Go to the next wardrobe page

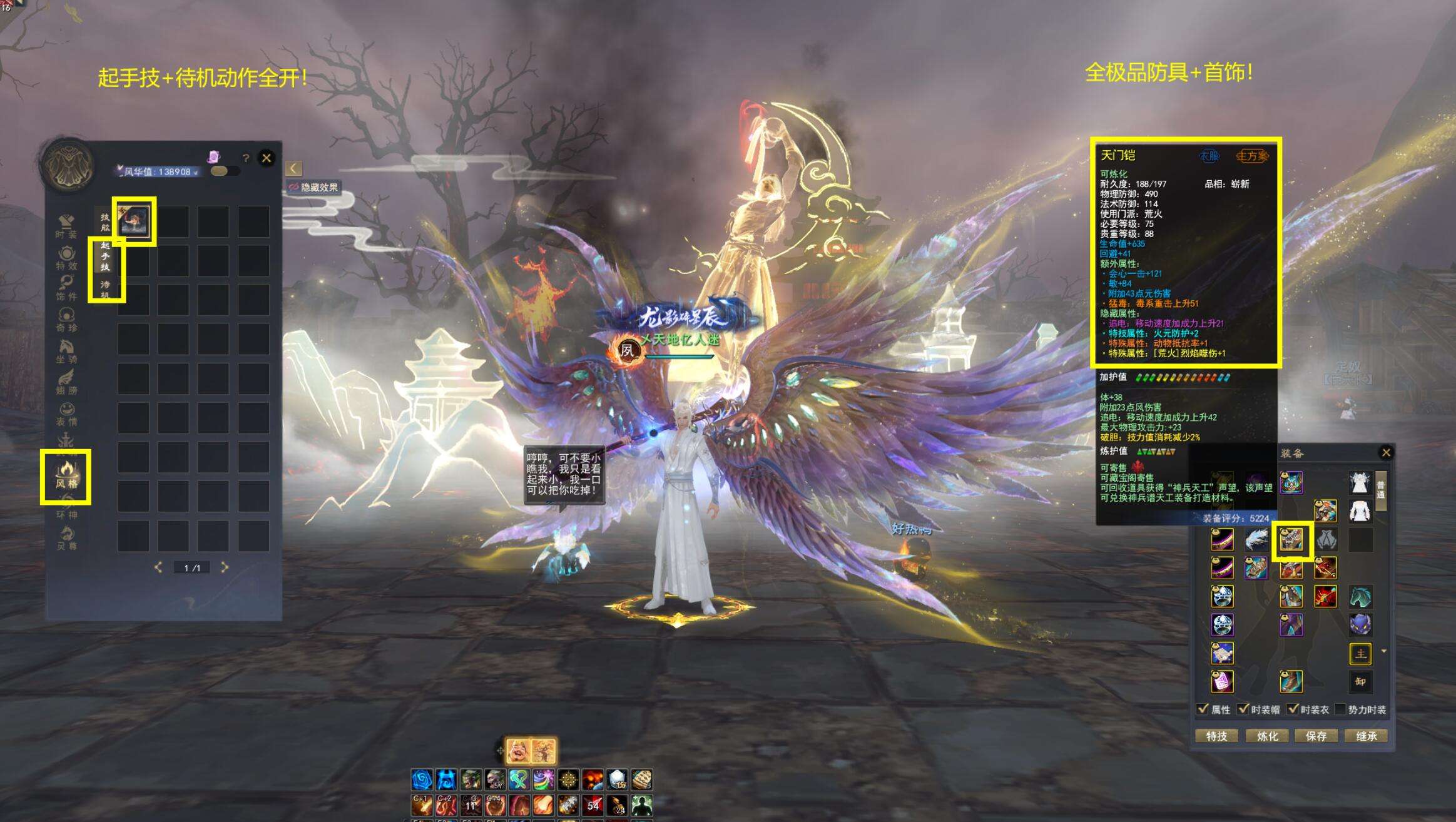coord(225,567)
